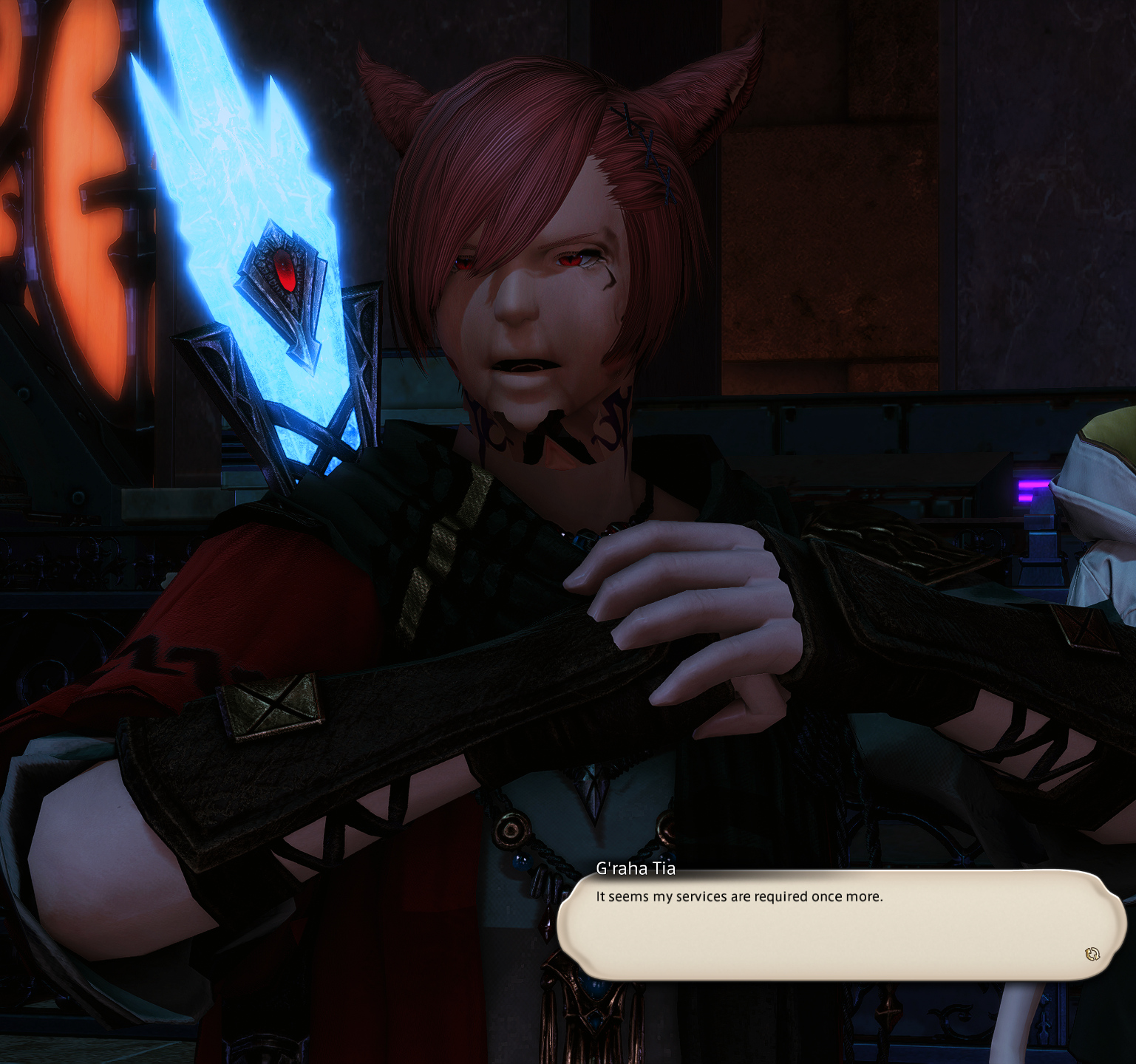Click the dialogue auto-advance swirl icon
This screenshot has width=1136, height=1064.
point(1092,954)
